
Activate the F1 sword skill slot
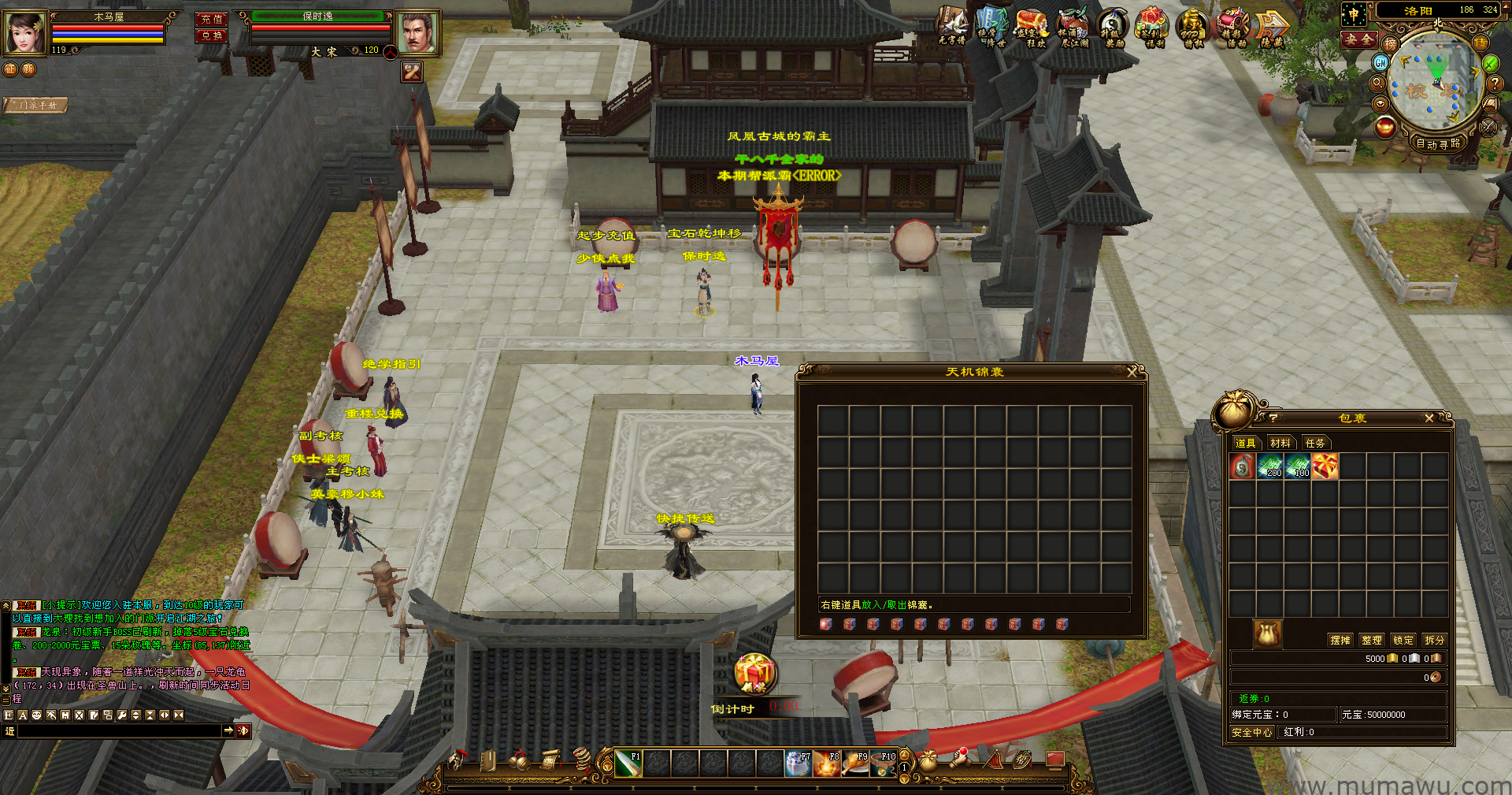click(x=628, y=763)
